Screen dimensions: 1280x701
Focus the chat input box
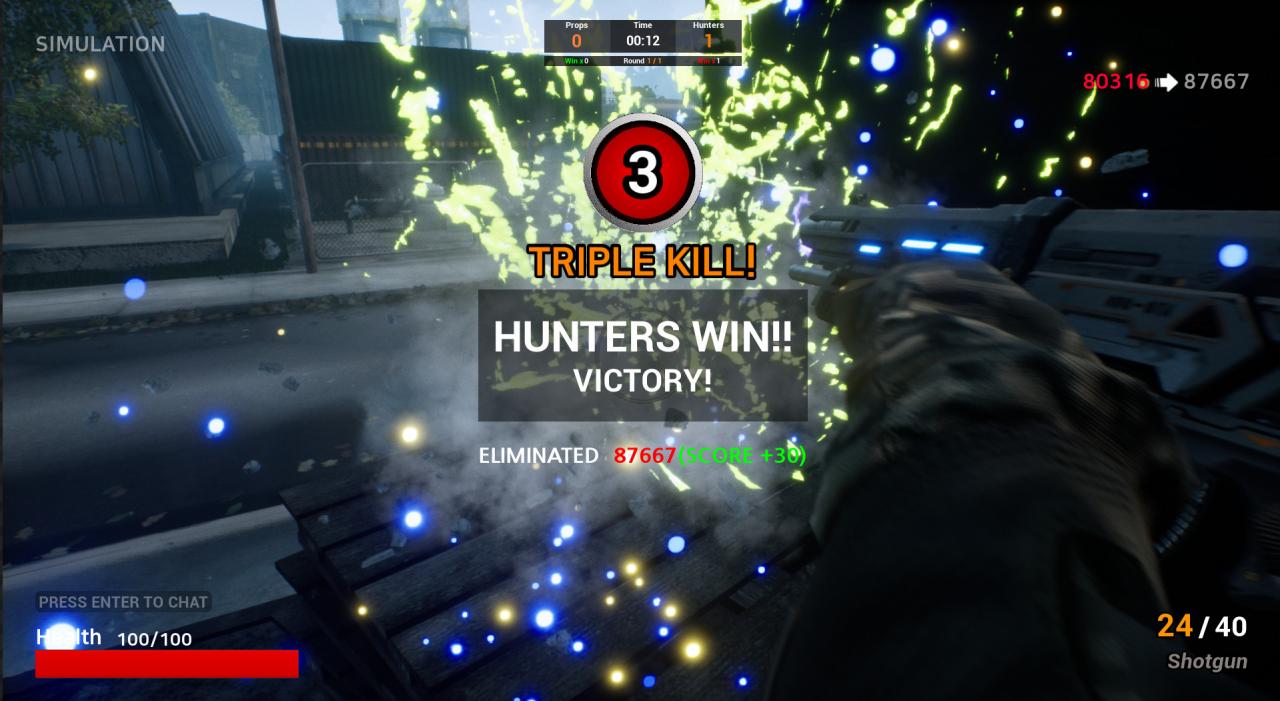click(123, 602)
